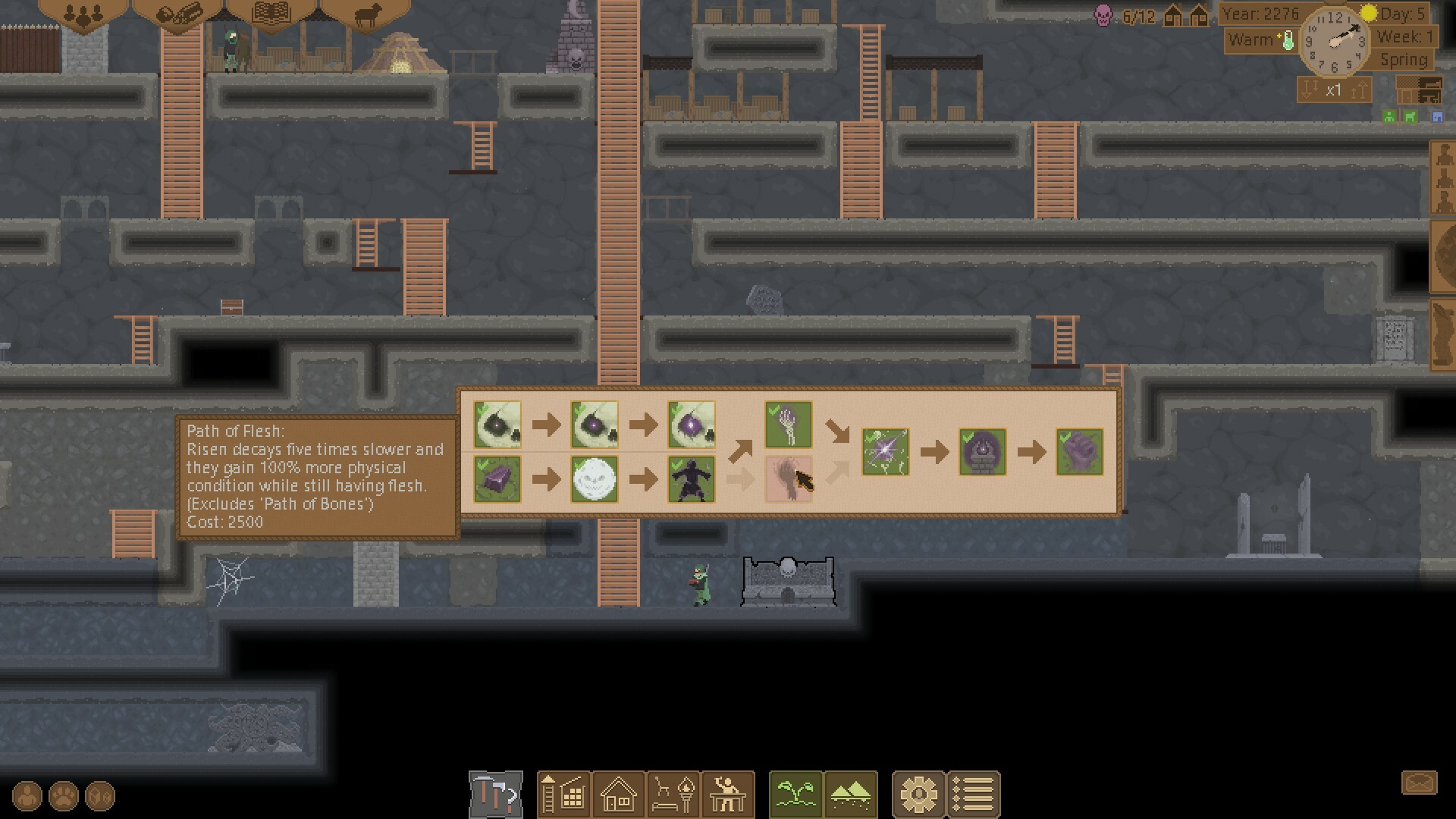Select the terrain mounds icon

coord(849,794)
